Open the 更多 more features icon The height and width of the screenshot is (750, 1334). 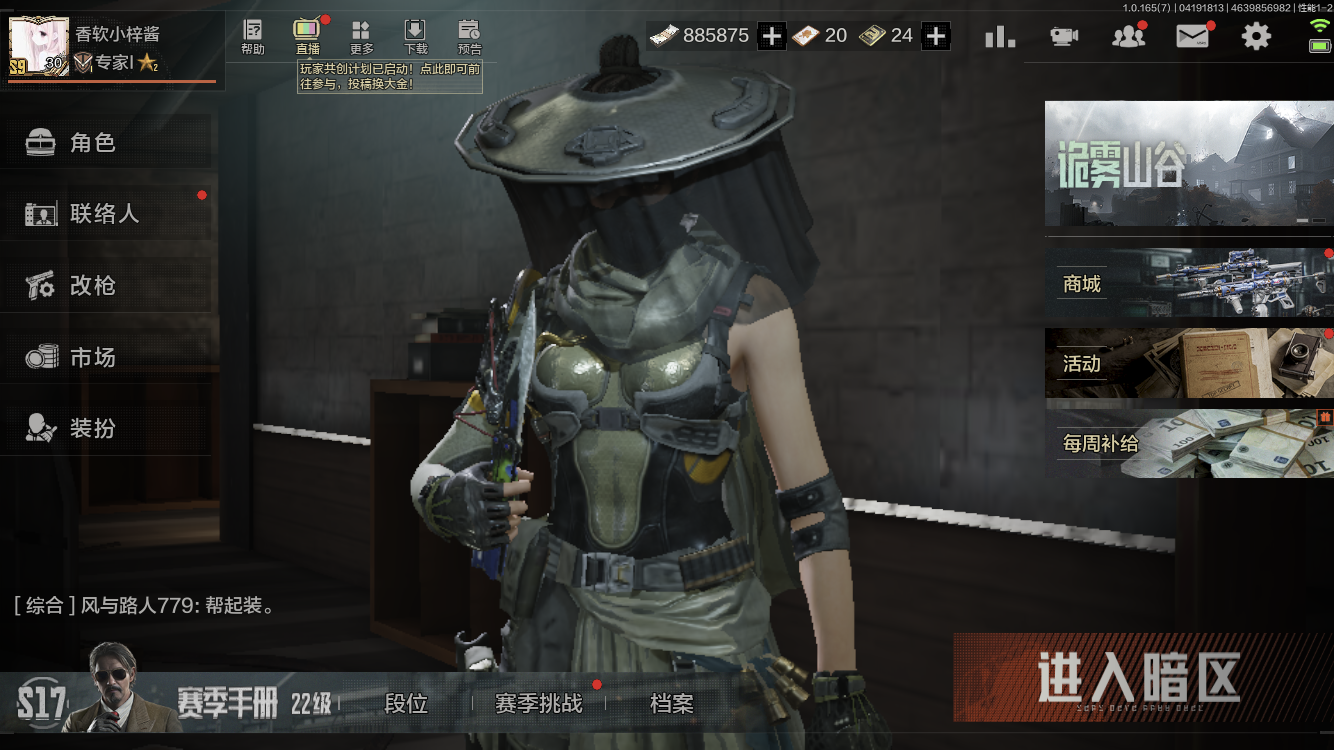click(x=360, y=35)
